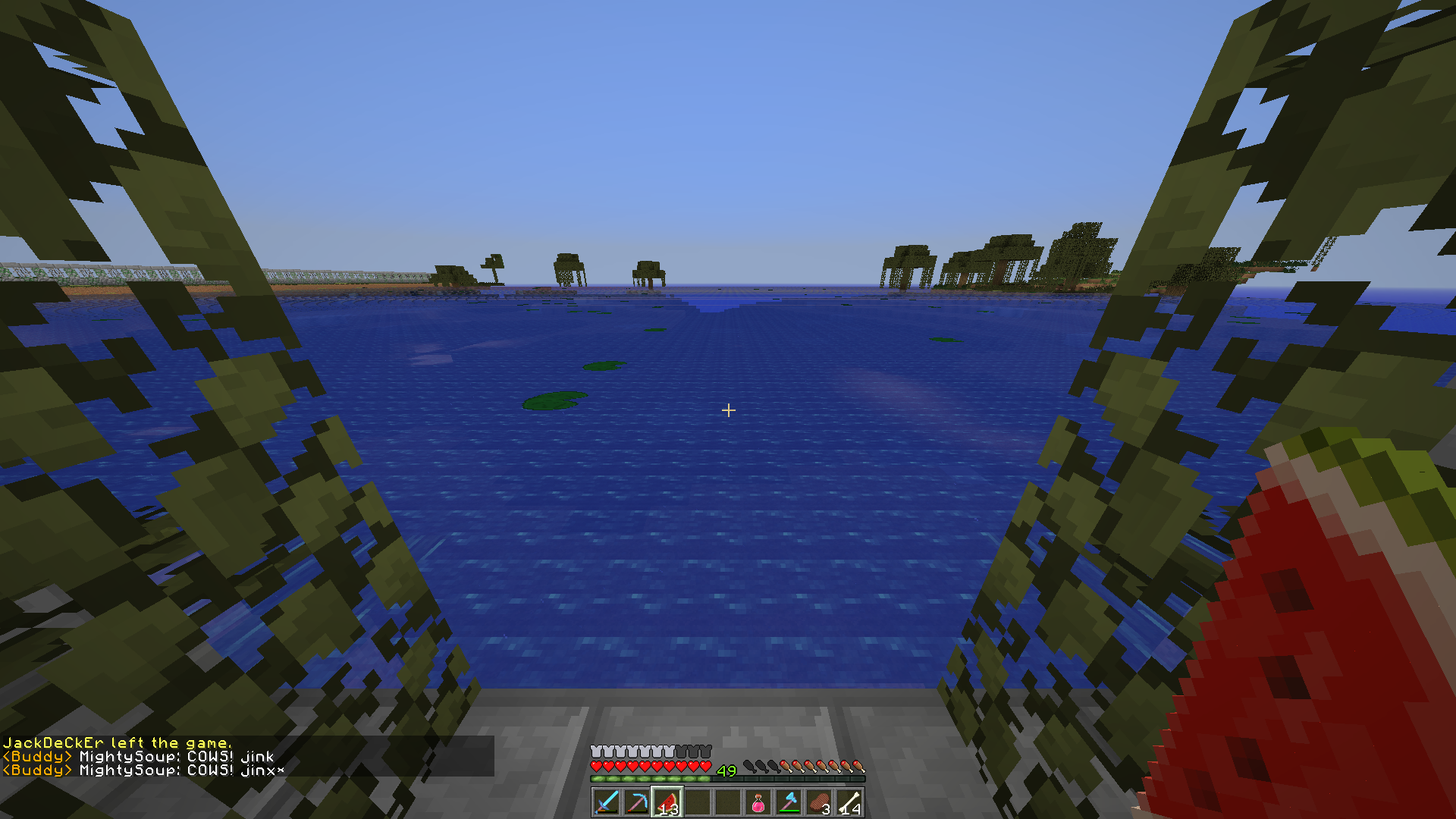Click the crosshair at the center of the screen
Screen dimensions: 1456x819
(x=730, y=409)
